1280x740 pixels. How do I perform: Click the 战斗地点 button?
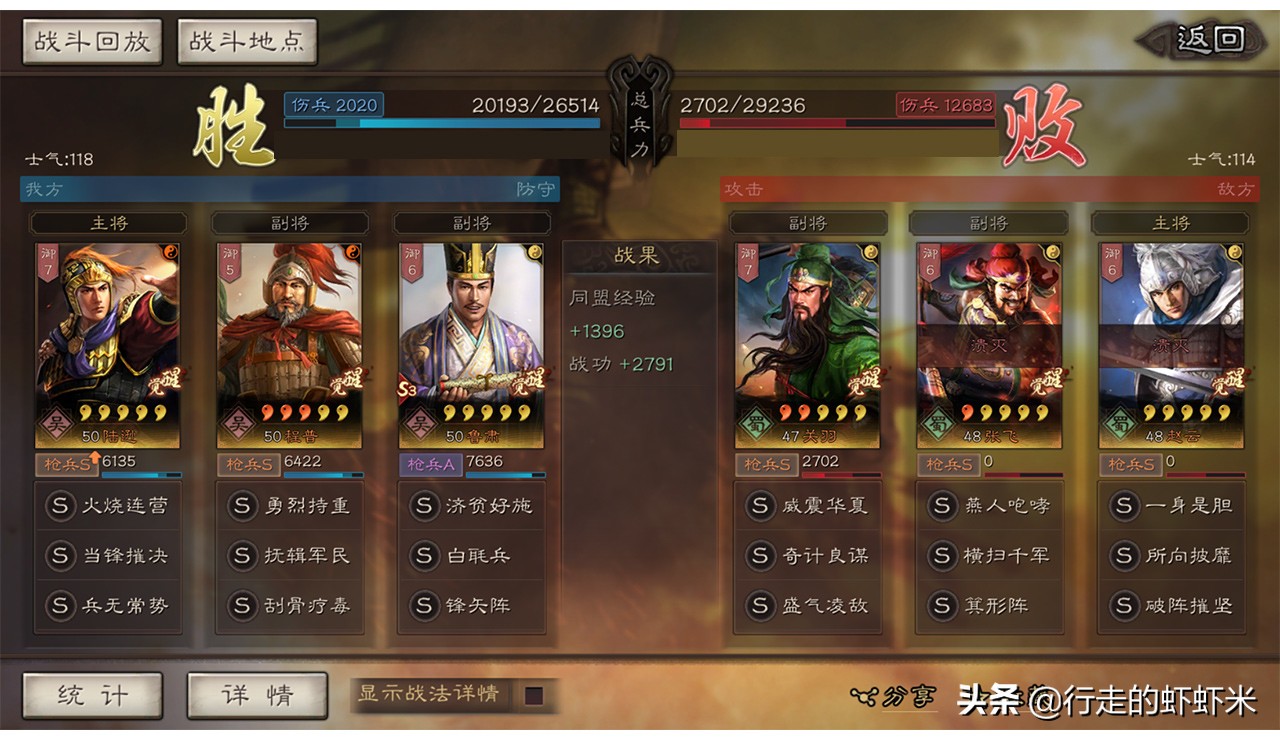pyautogui.click(x=246, y=40)
